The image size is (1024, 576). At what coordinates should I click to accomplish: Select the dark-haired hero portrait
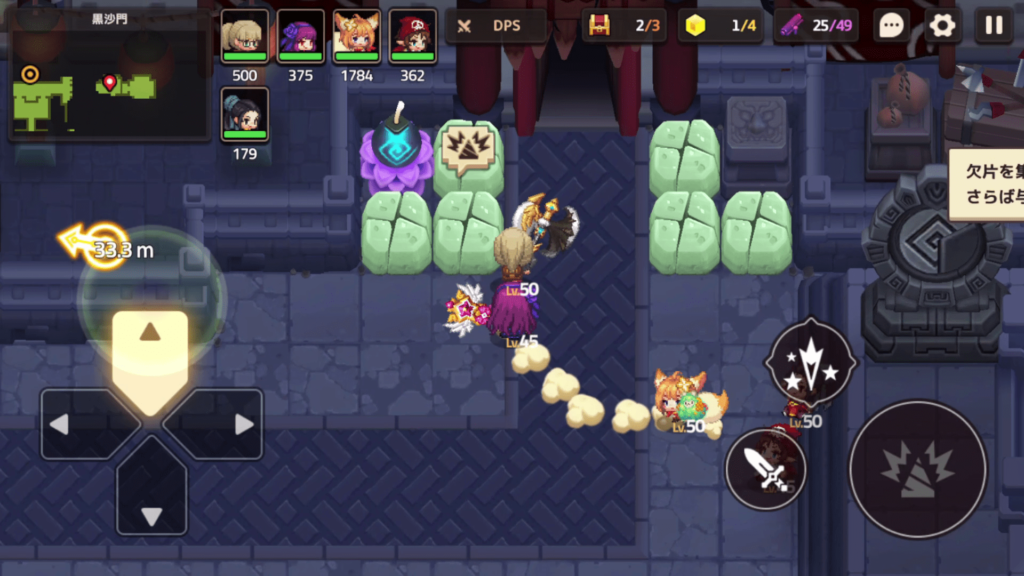(244, 115)
